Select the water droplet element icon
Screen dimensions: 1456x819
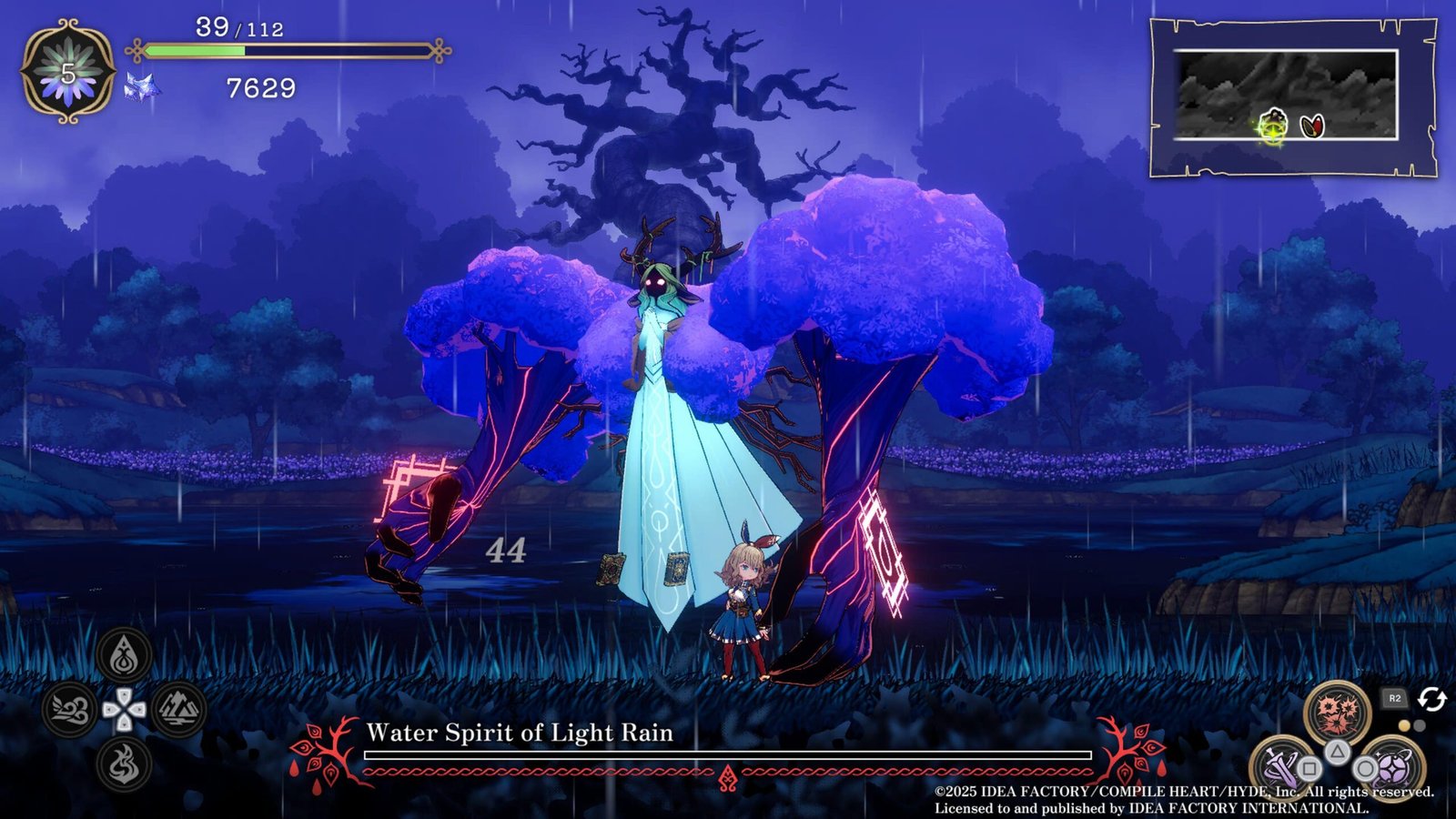(125, 654)
